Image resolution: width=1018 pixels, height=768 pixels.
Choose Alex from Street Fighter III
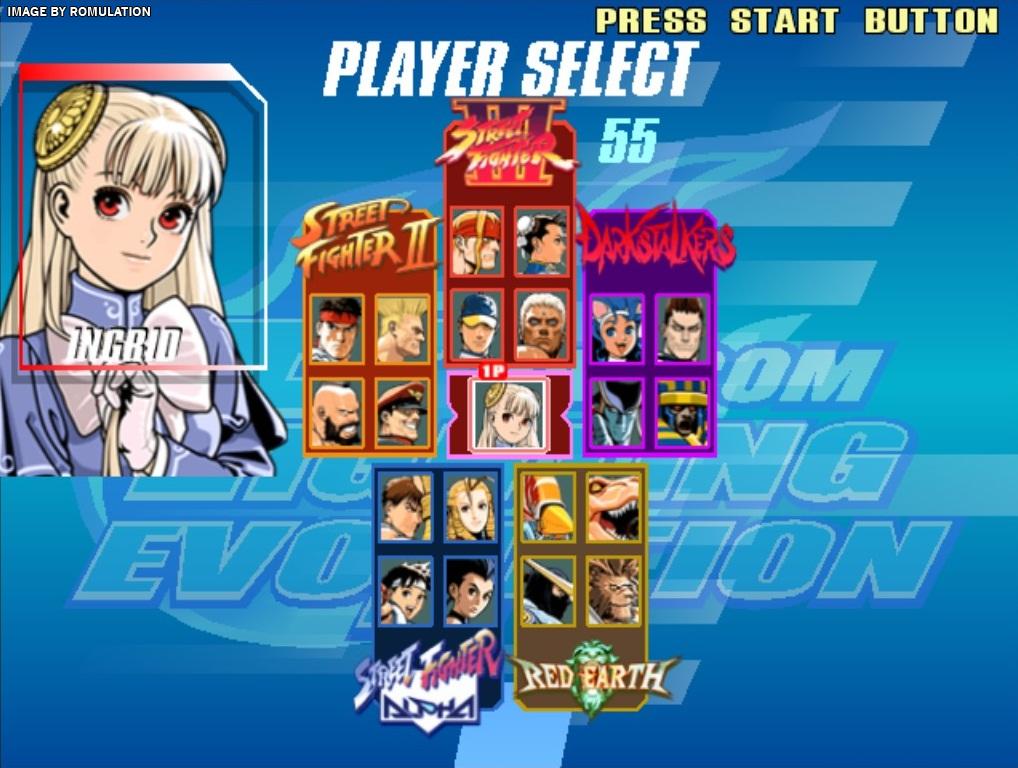click(x=476, y=241)
